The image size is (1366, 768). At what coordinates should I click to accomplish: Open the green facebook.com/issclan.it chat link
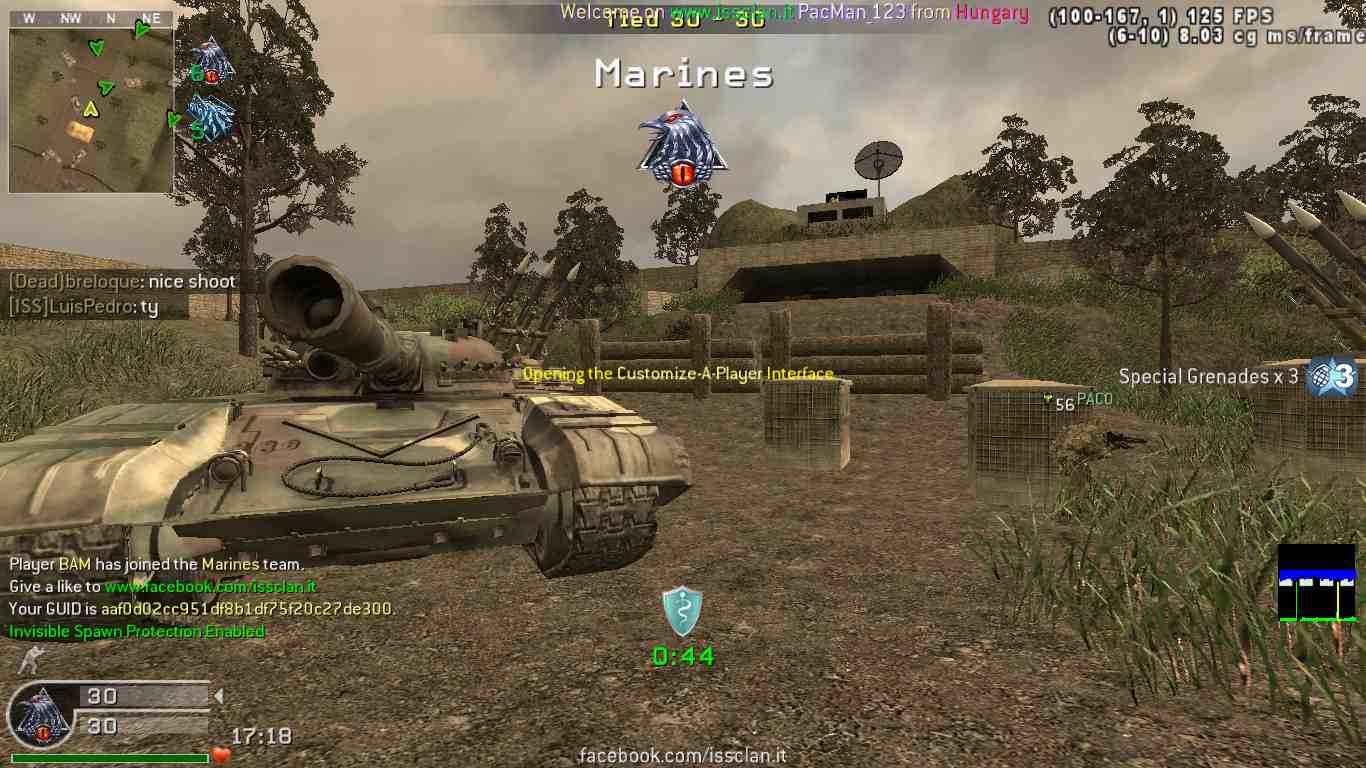(x=210, y=587)
